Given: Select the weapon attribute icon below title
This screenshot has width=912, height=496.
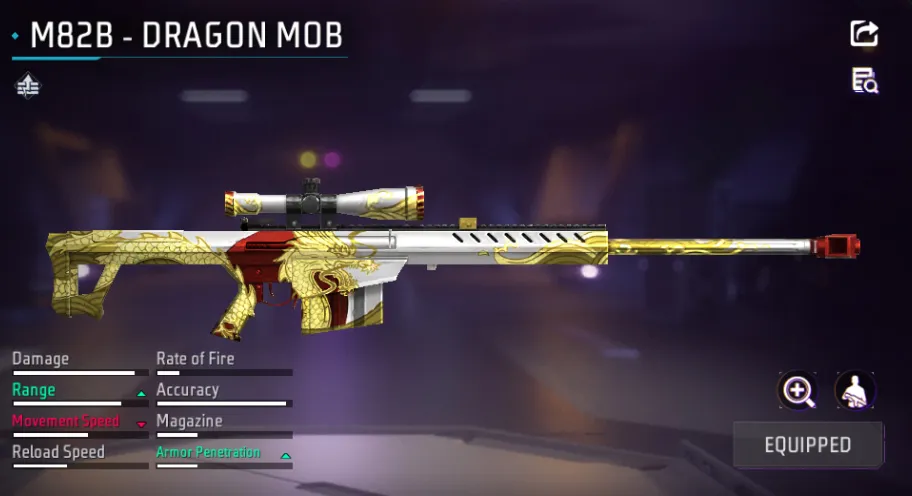Looking at the screenshot, I should click(28, 87).
